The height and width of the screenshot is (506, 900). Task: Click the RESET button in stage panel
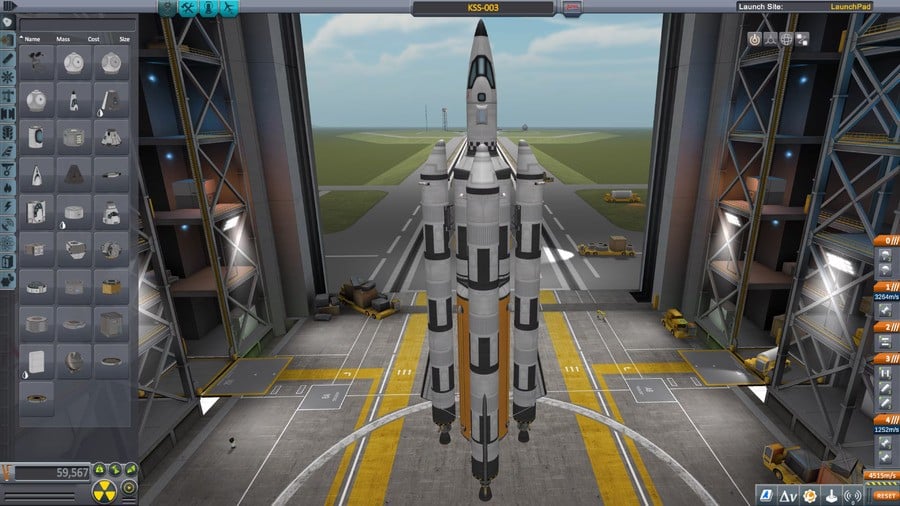click(x=884, y=495)
